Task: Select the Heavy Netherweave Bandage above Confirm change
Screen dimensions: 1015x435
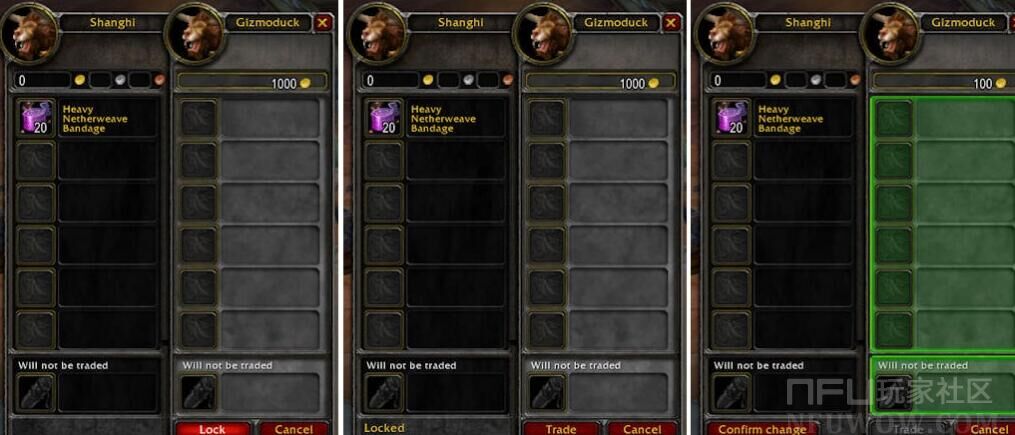Action: click(x=733, y=118)
